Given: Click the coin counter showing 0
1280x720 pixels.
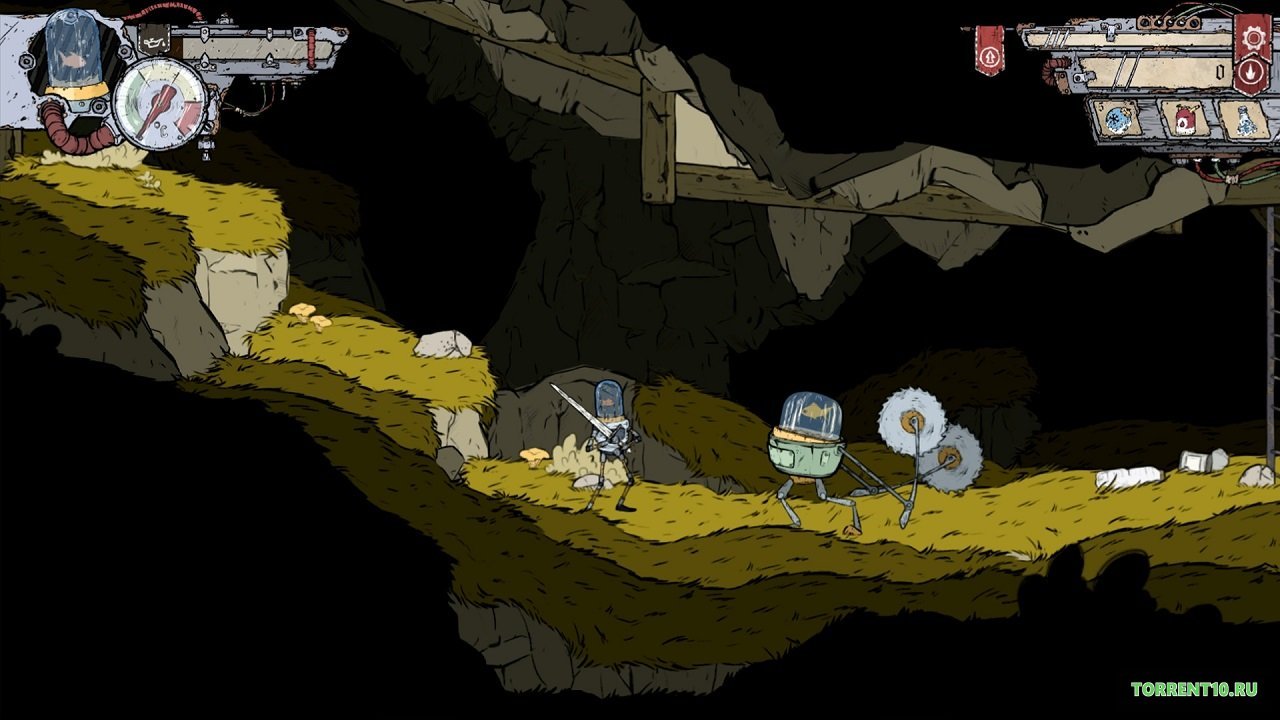Looking at the screenshot, I should (x=1221, y=71).
